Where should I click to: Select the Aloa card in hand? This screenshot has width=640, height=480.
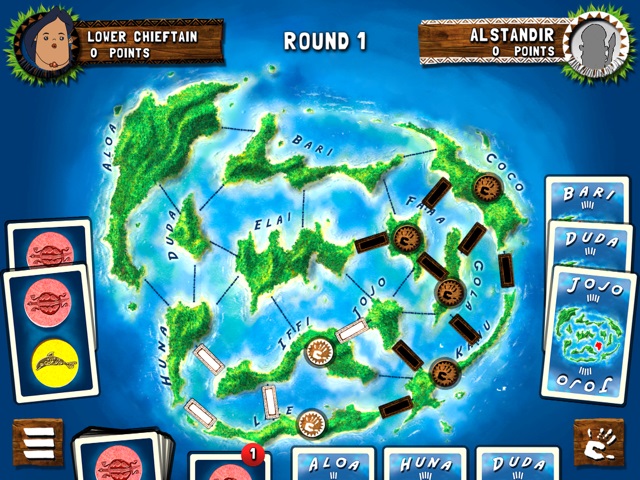click(x=332, y=465)
